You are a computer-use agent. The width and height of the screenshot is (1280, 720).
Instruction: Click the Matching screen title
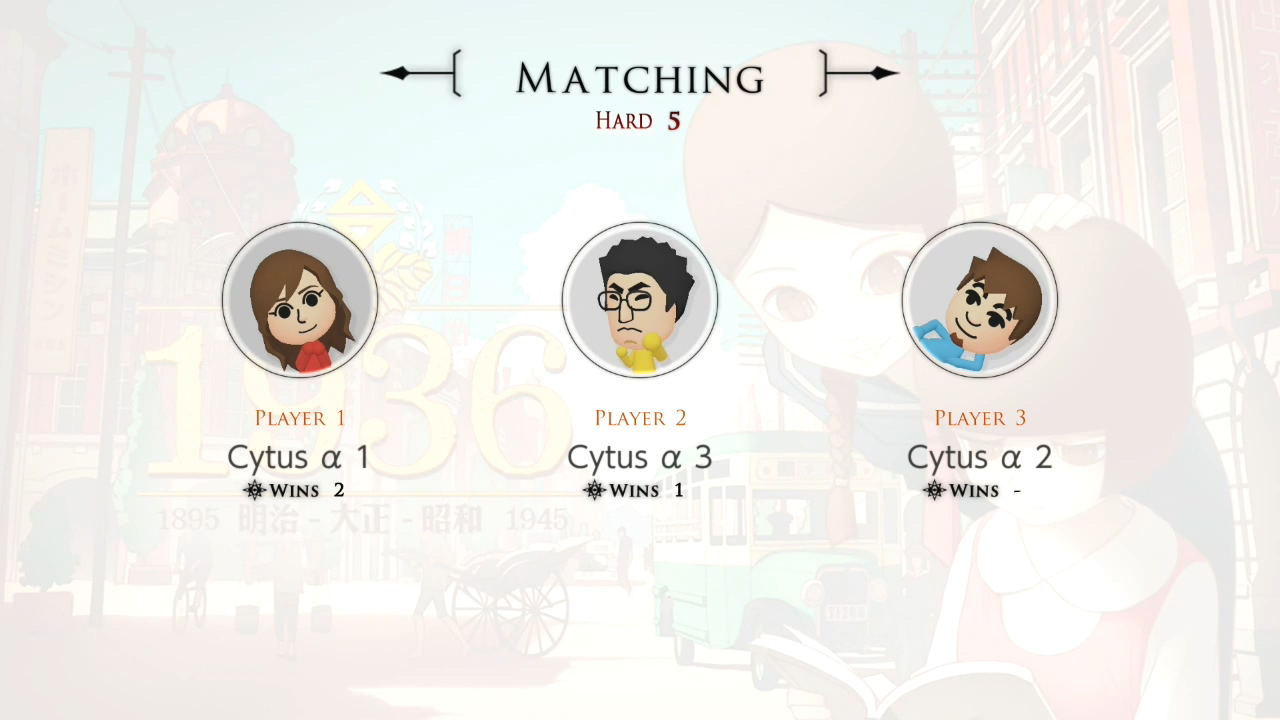640,77
